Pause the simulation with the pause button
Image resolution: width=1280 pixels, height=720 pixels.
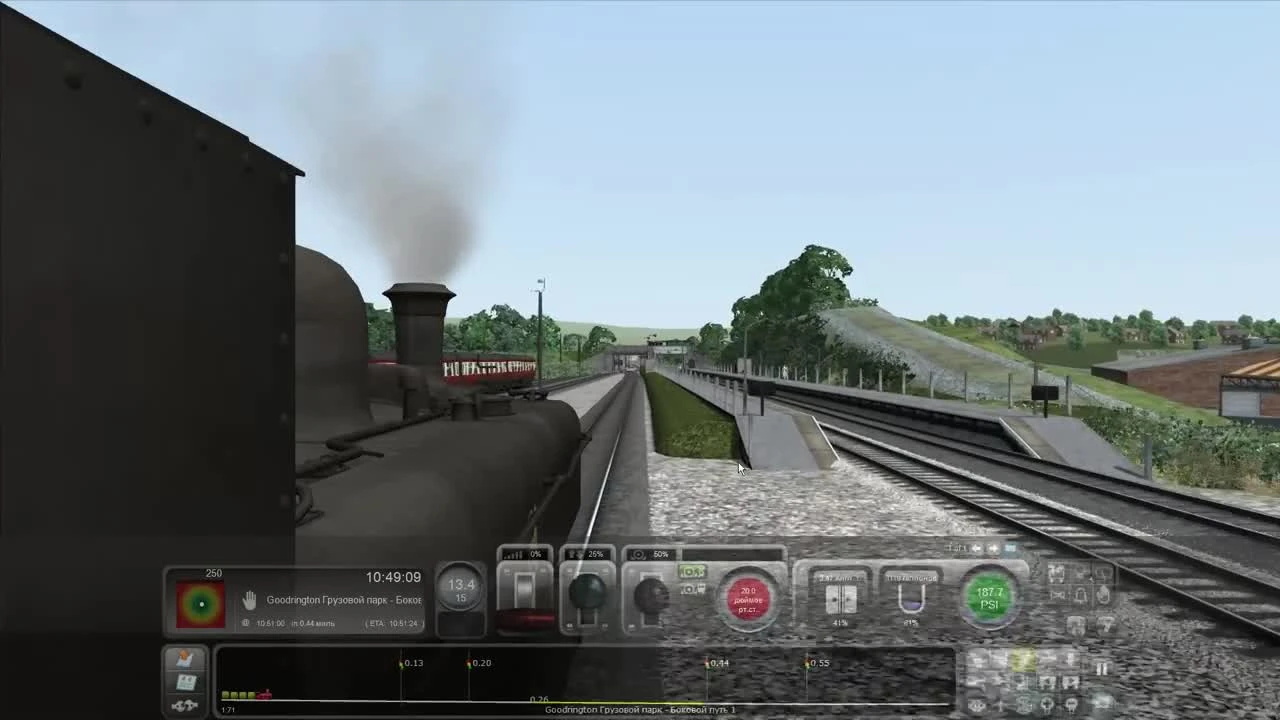[x=1102, y=666]
